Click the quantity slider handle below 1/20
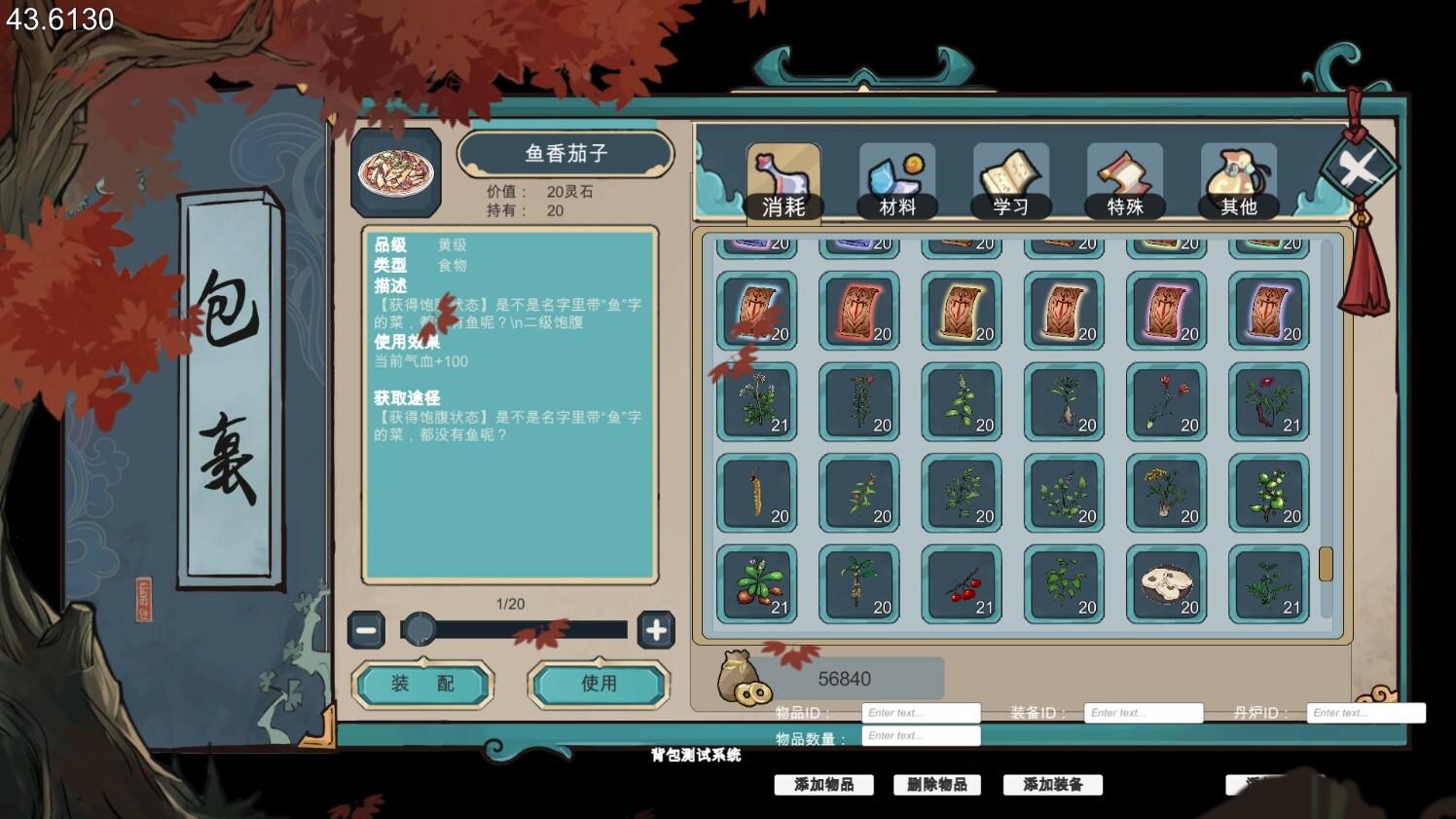The image size is (1456, 819). tap(420, 629)
